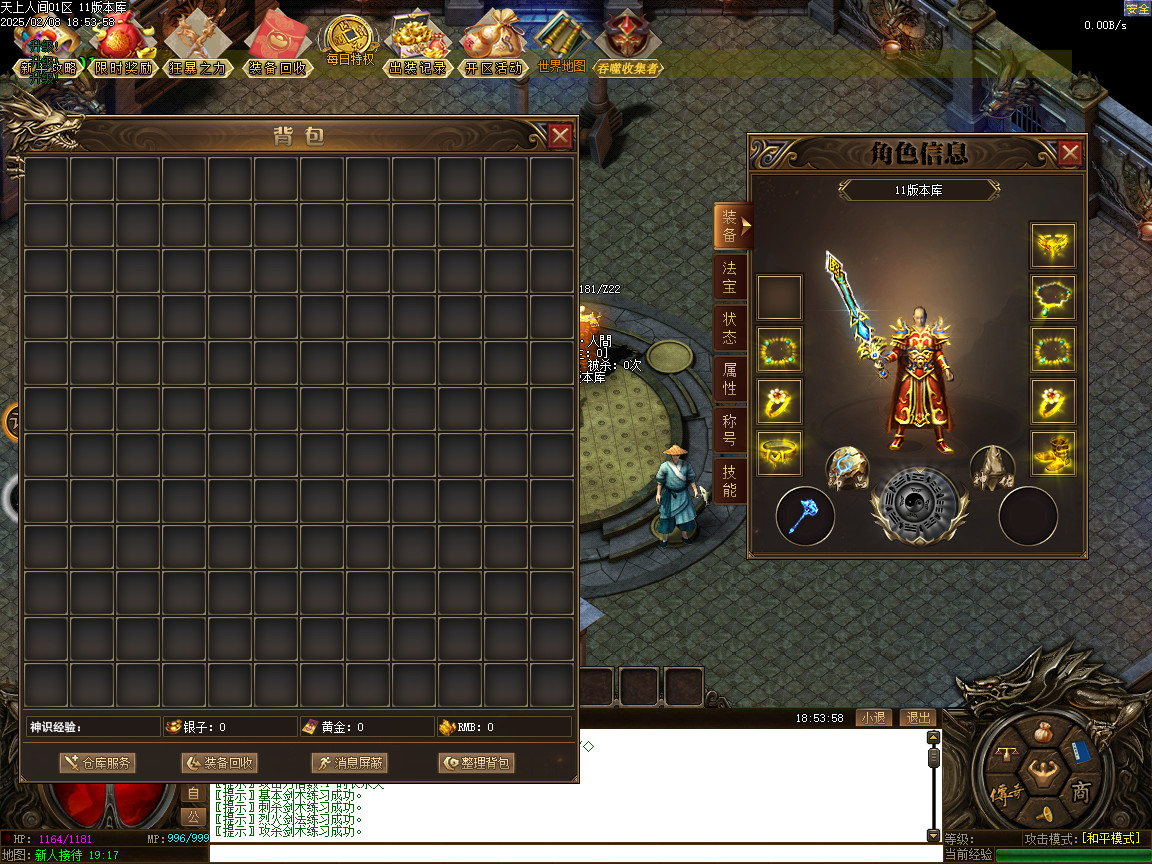The image size is (1152, 864).
Task: Select the 称号 title tab
Action: [x=730, y=430]
